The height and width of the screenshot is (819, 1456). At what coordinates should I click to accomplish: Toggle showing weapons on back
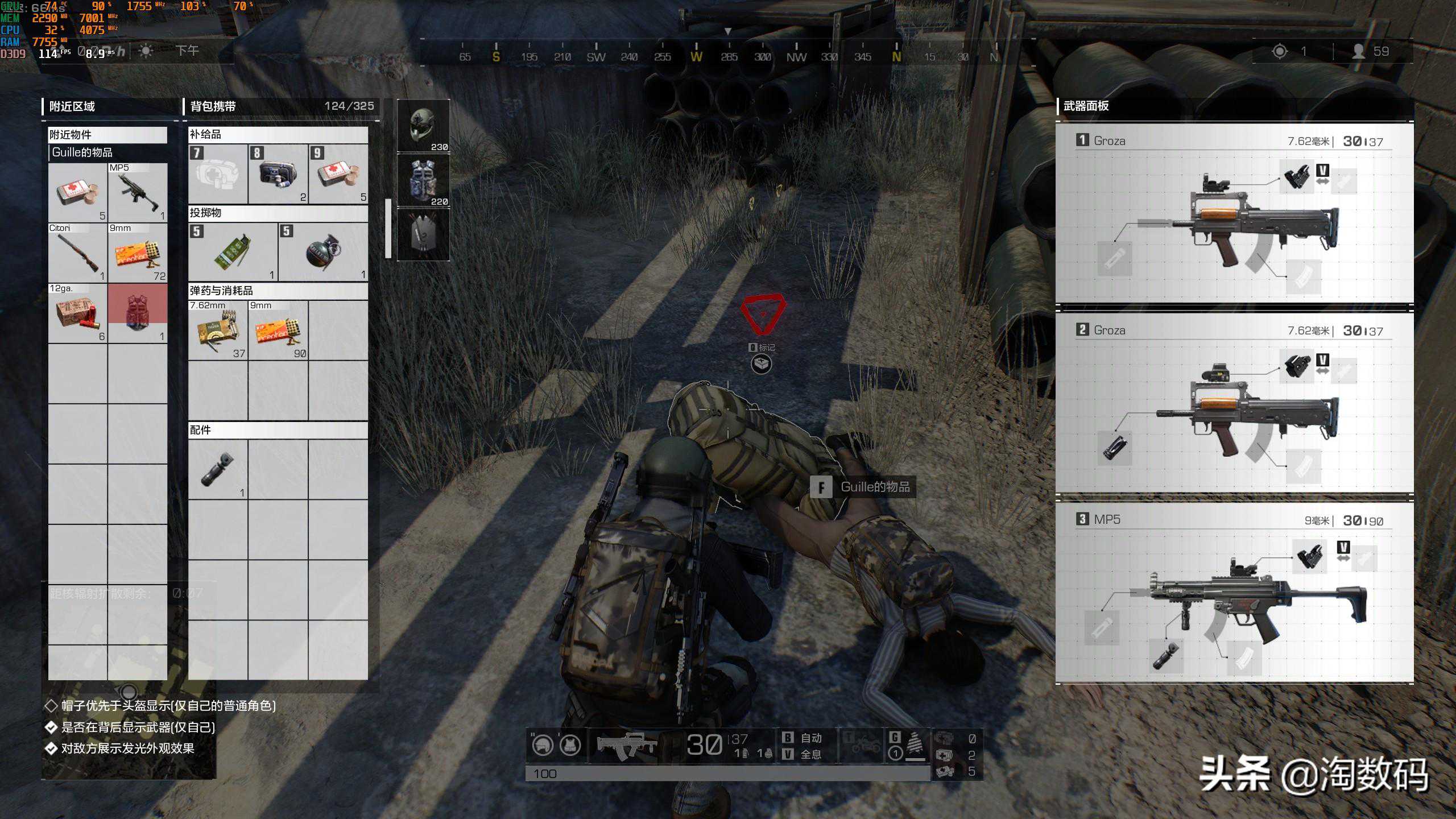pyautogui.click(x=51, y=727)
